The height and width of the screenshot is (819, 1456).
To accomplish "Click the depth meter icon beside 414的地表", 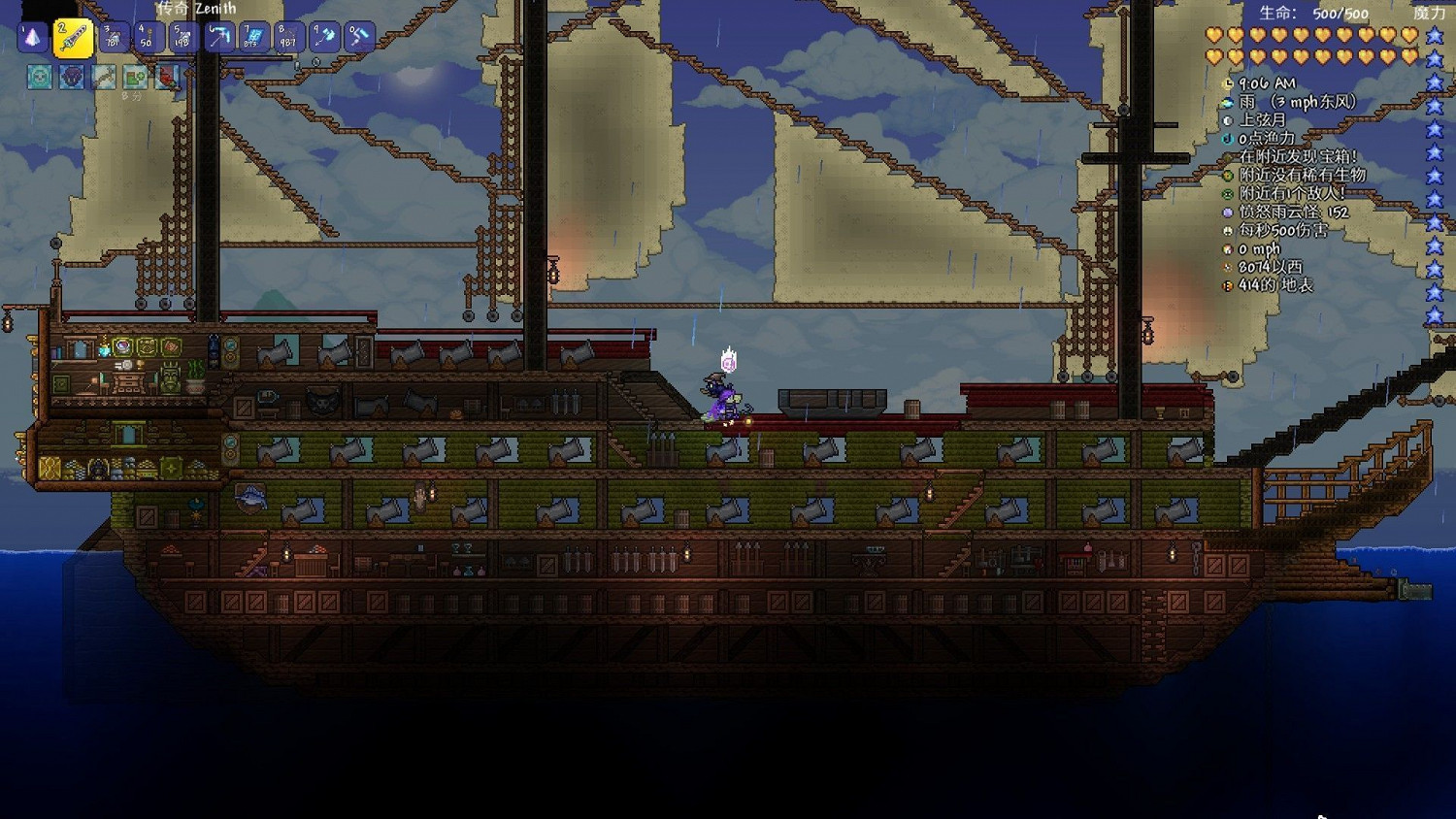I will click(1227, 285).
